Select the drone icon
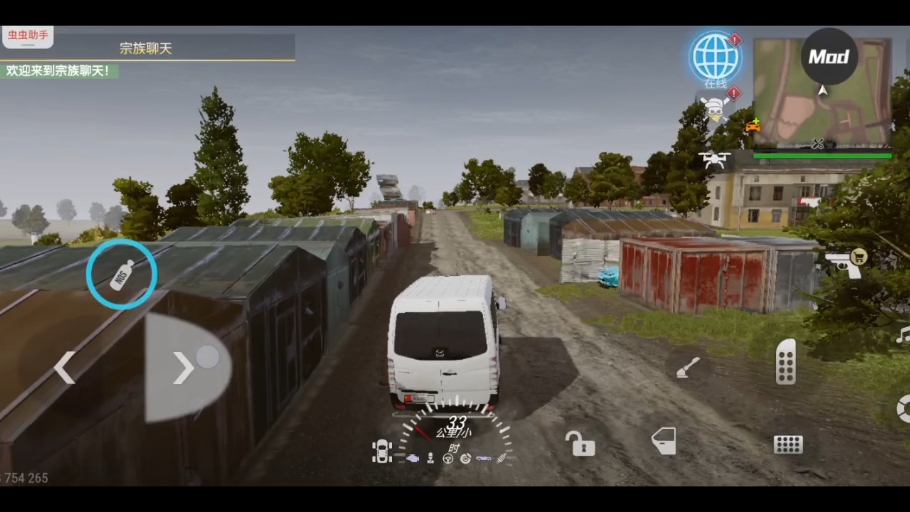 click(x=715, y=159)
